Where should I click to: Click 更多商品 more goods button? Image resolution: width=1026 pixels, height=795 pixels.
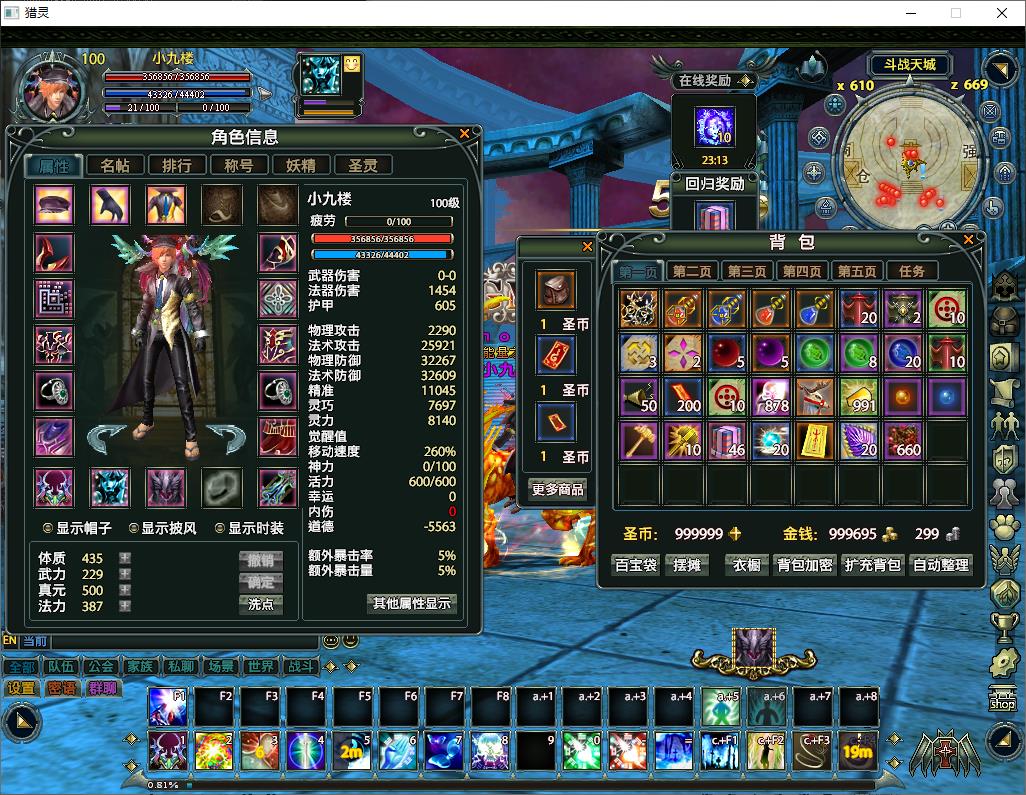(557, 489)
